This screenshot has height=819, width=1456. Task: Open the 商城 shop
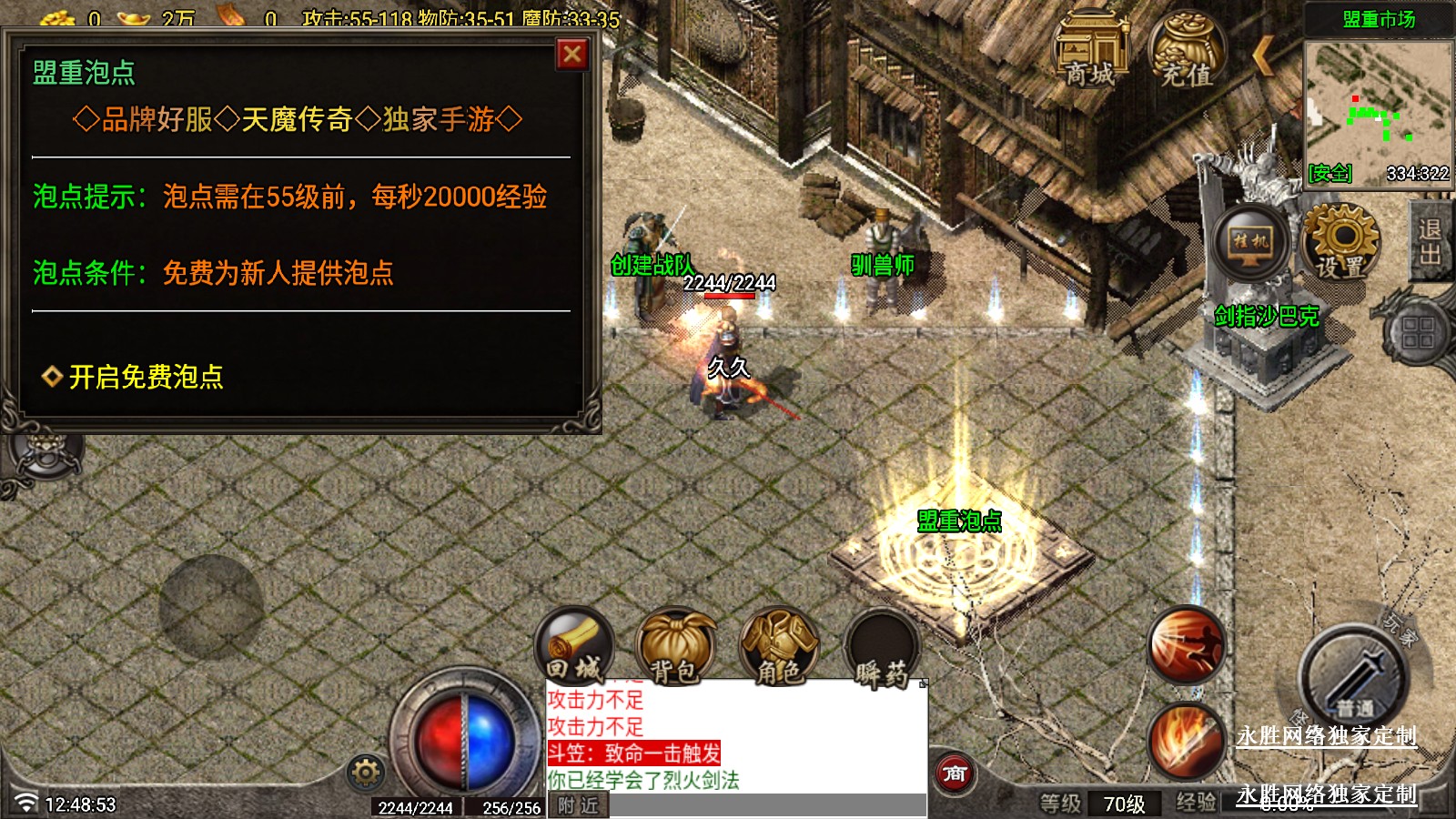[1090, 50]
